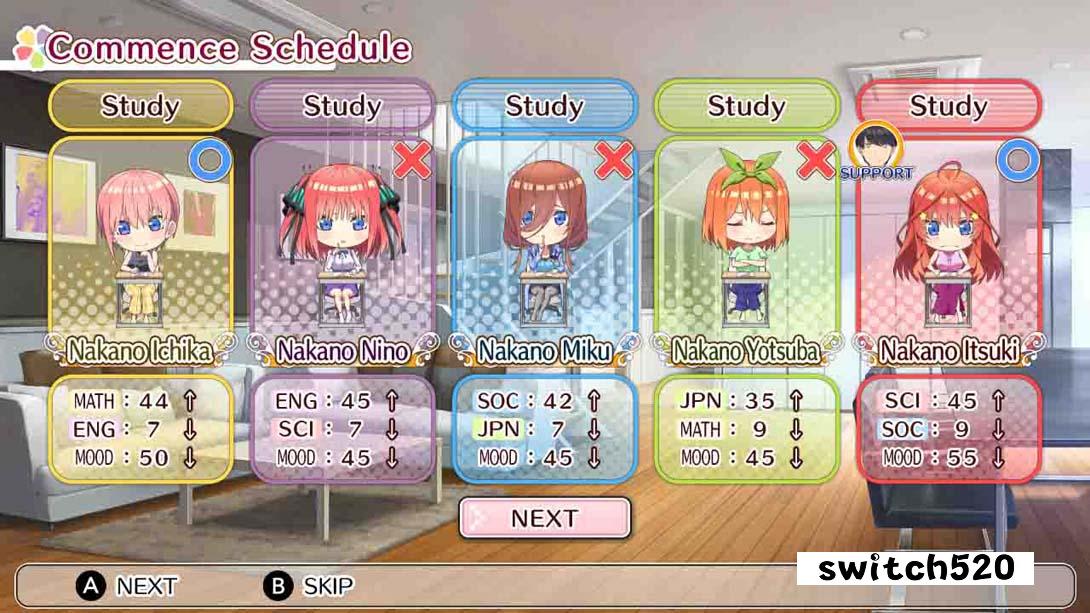Select Nakano Ichika's character card
Viewport: 1090px width, 613px height.
tap(140, 245)
